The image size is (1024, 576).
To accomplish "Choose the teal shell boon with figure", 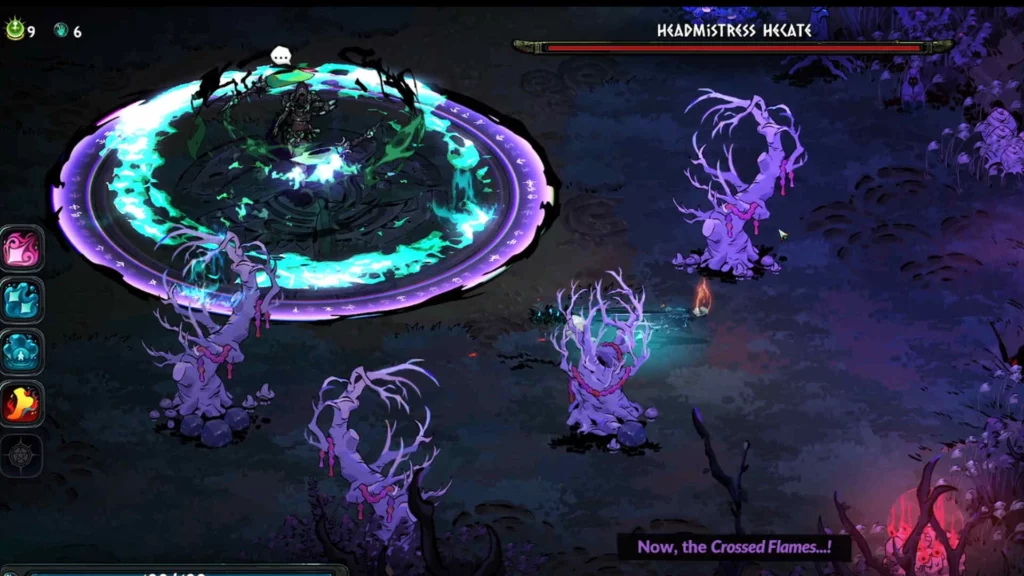I will point(21,351).
